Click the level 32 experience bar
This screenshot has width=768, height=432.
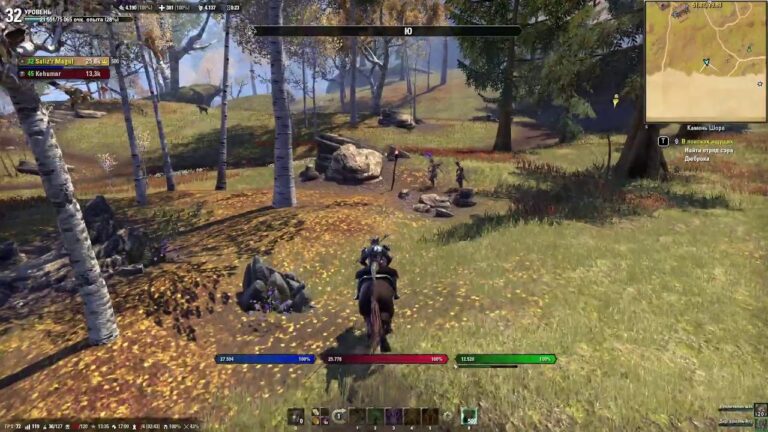[70, 19]
